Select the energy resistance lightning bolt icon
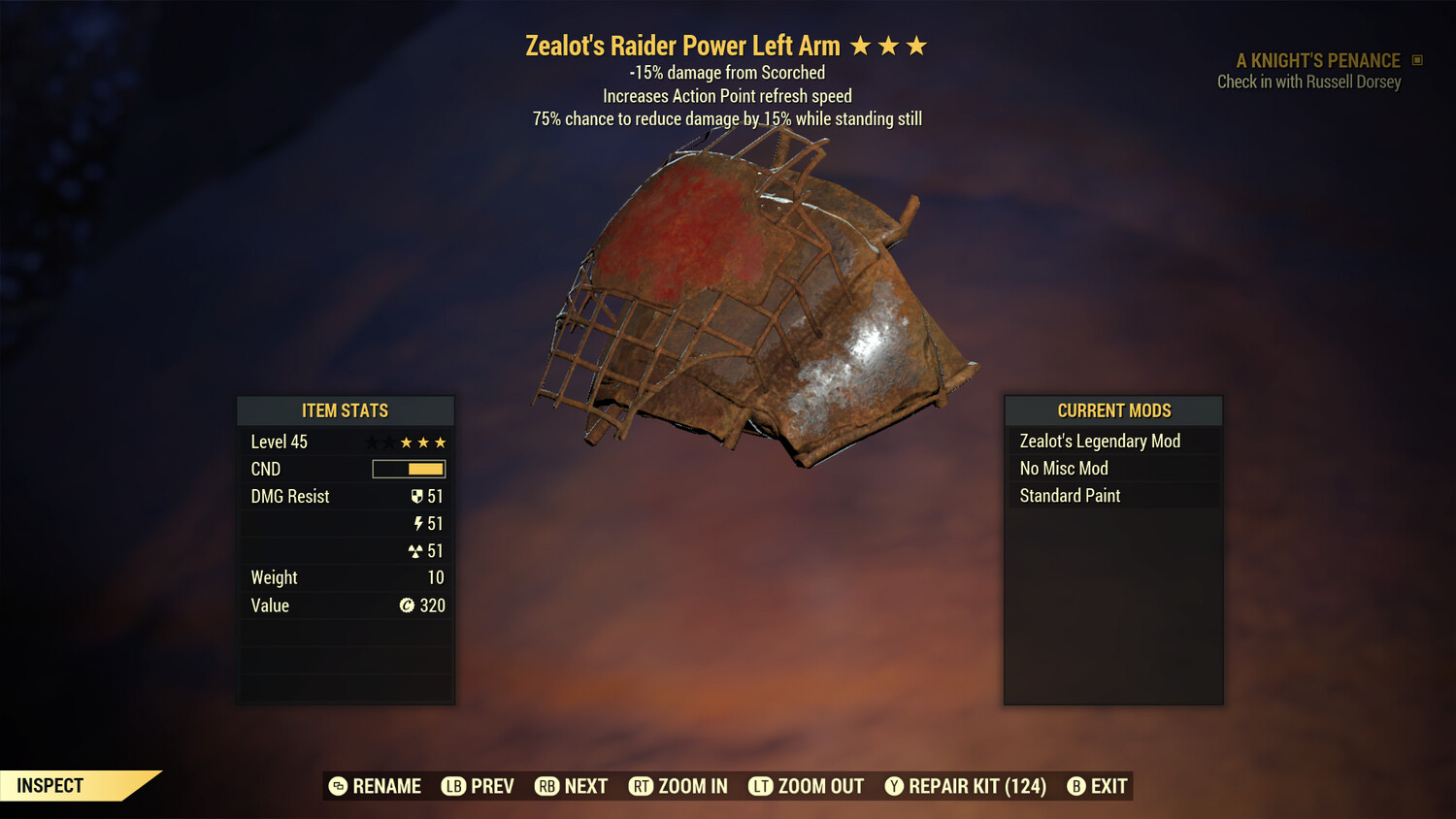Image resolution: width=1456 pixels, height=819 pixels. [418, 523]
